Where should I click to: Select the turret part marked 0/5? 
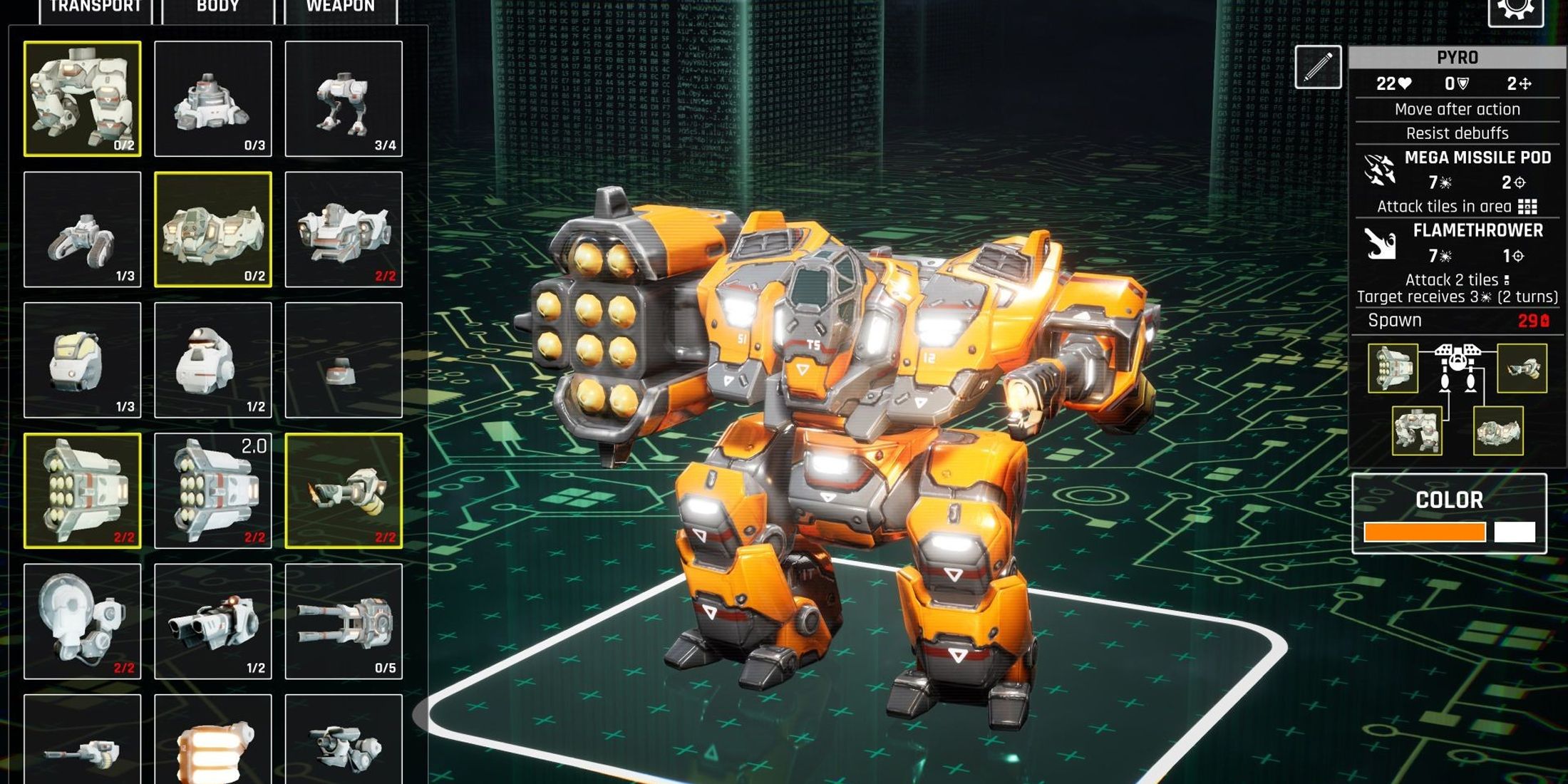coord(344,622)
